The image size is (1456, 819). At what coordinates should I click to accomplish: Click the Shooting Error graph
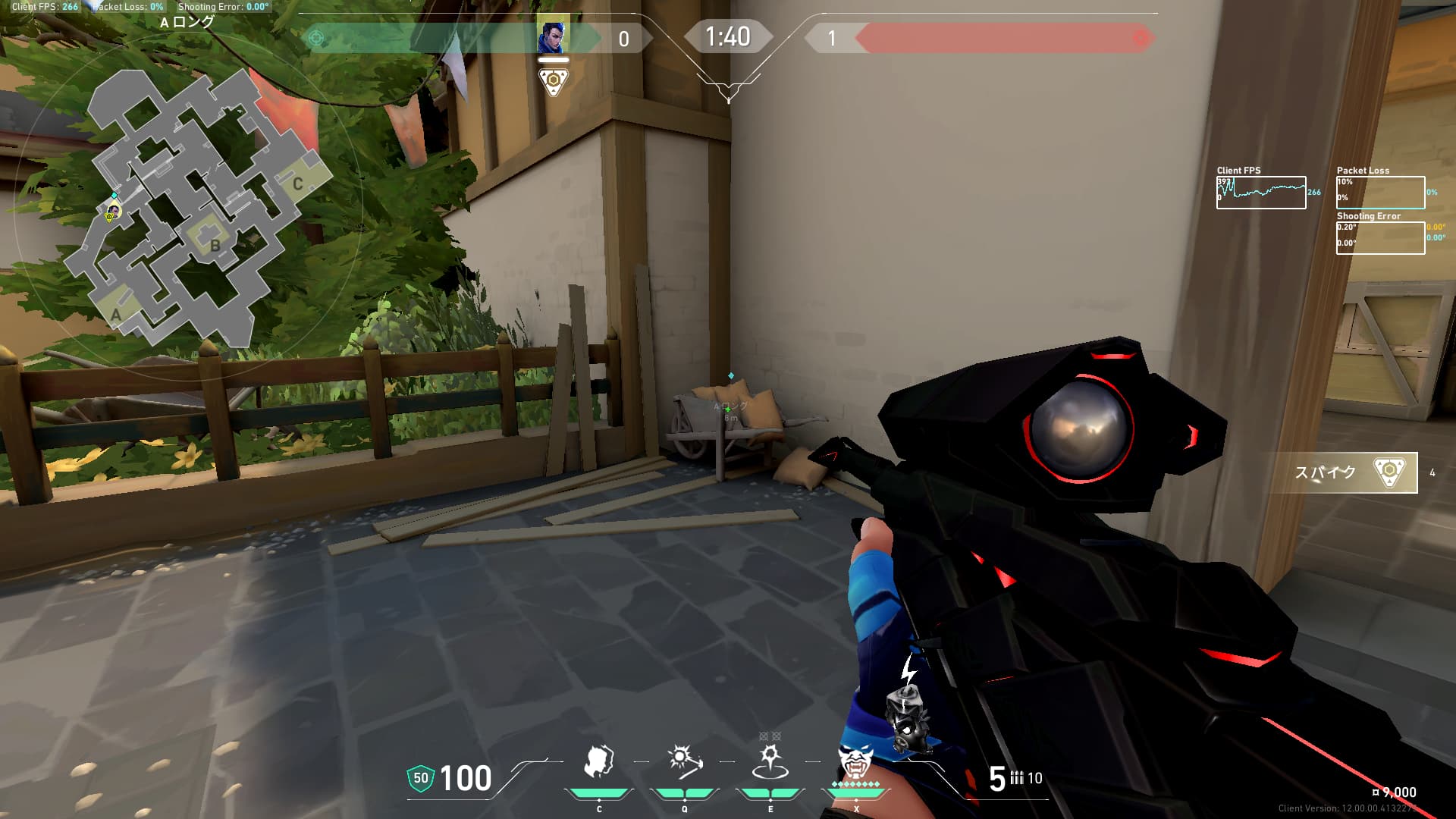1380,238
